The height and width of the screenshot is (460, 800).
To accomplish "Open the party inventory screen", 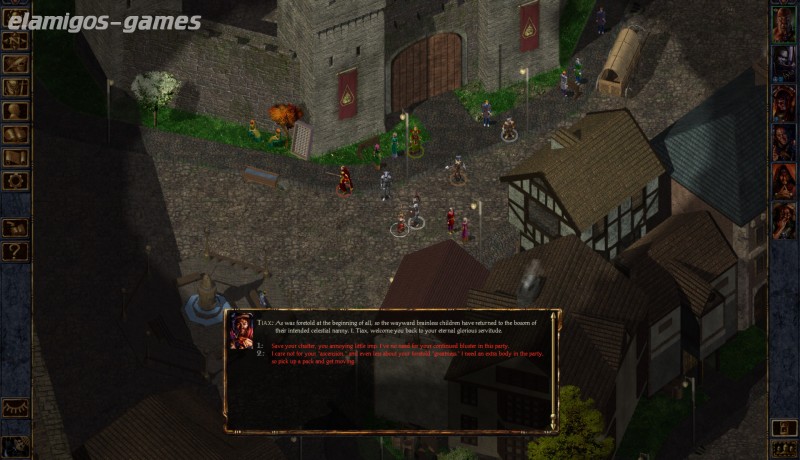I will pos(15,87).
